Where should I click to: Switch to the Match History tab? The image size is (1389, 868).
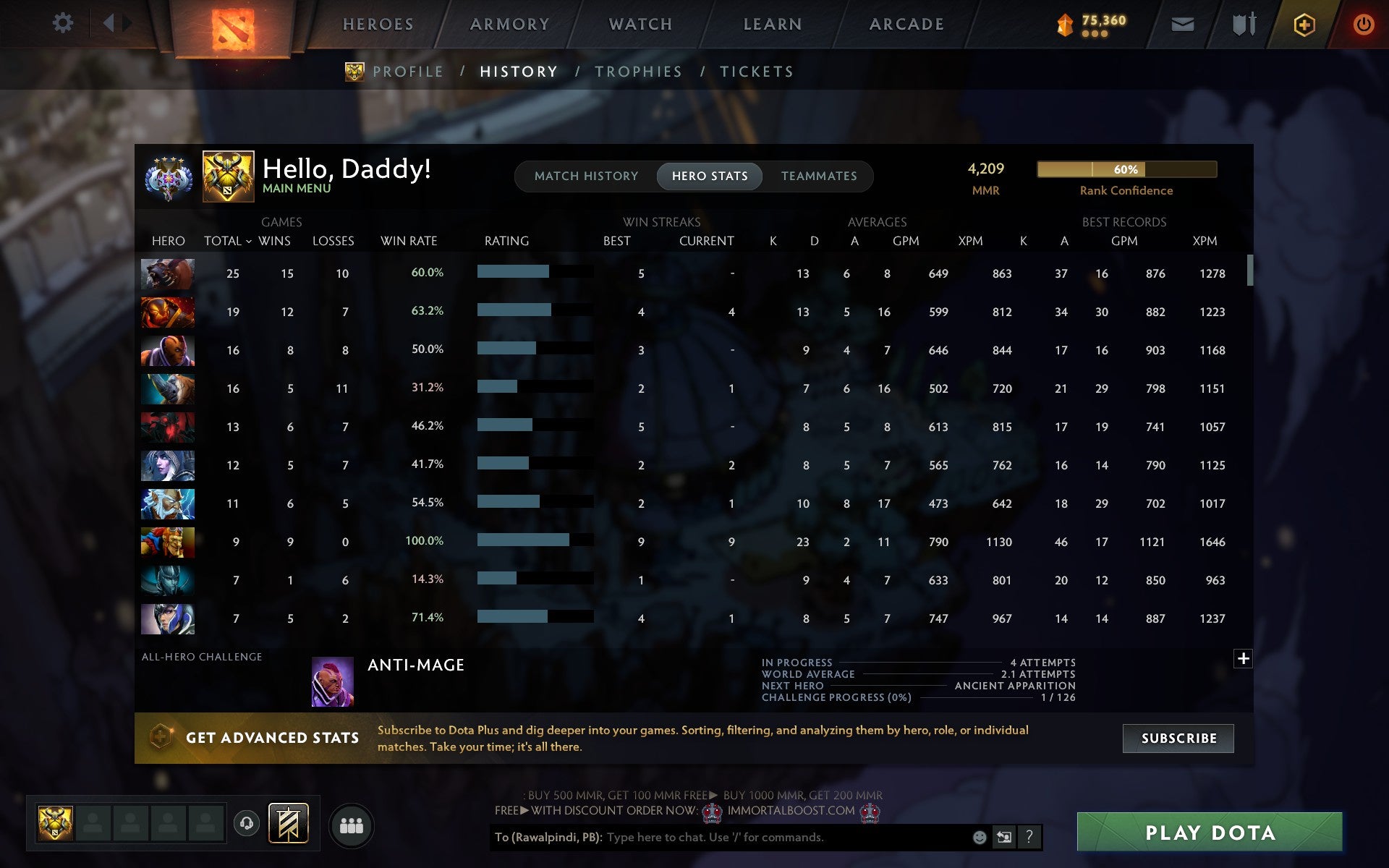[586, 176]
